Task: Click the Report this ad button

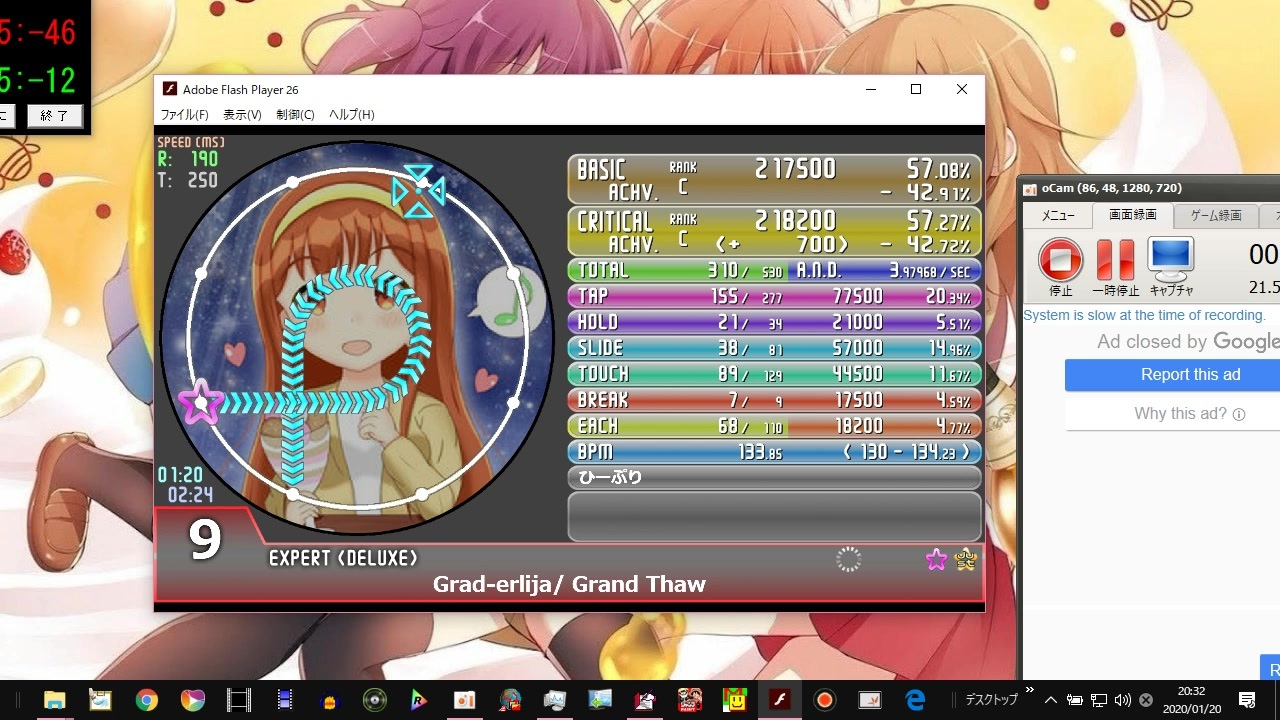Action: [x=1190, y=374]
